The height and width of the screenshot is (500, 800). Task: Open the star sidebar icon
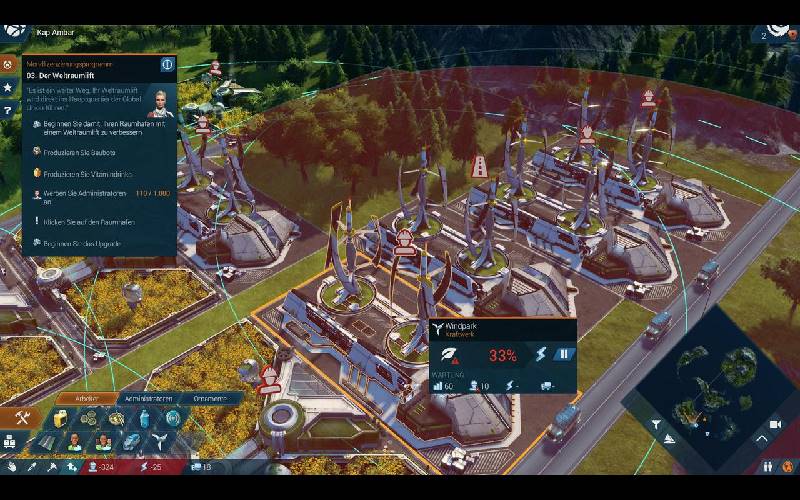pos(7,88)
